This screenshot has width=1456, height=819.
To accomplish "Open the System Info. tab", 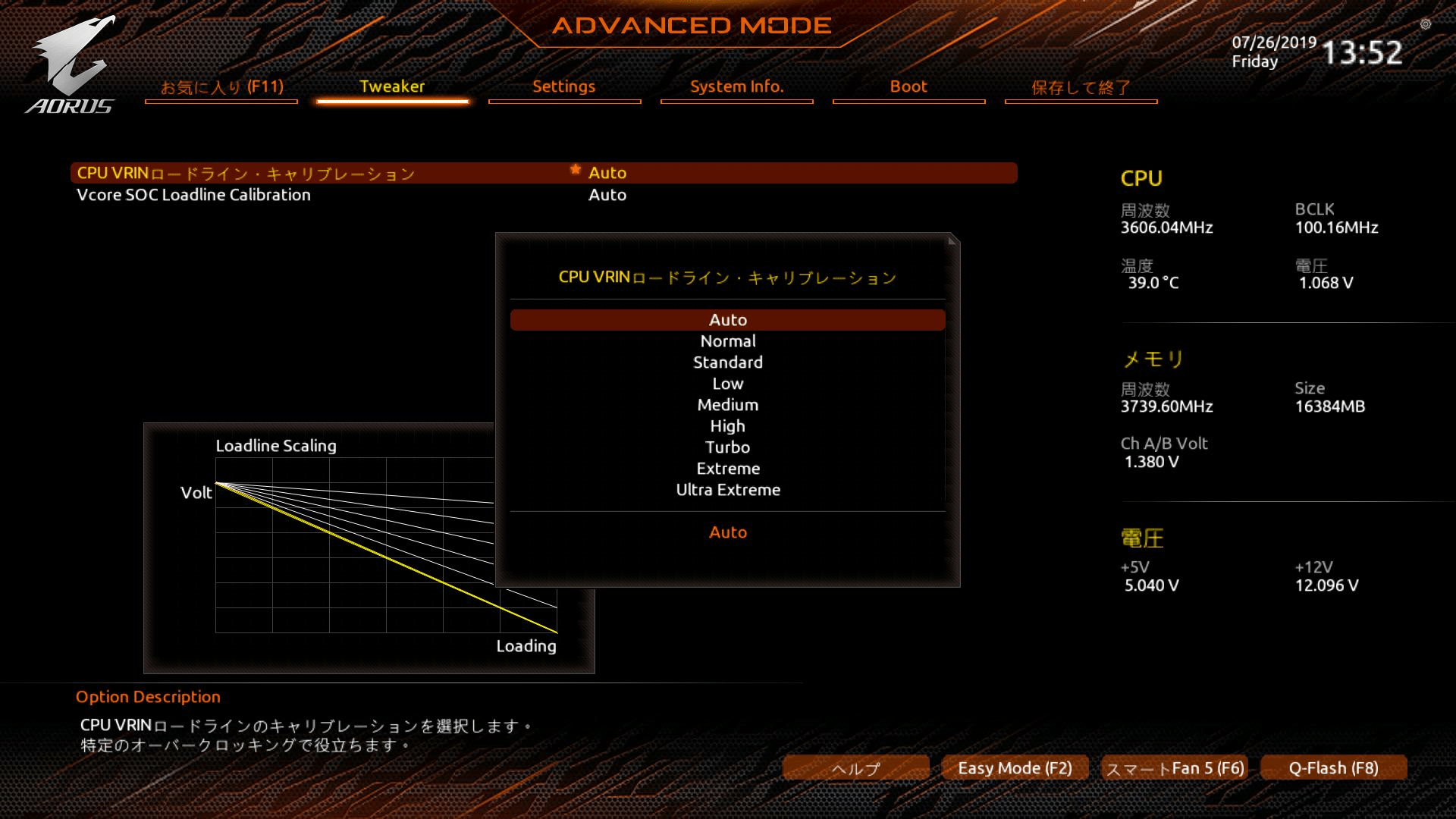I will (x=736, y=87).
